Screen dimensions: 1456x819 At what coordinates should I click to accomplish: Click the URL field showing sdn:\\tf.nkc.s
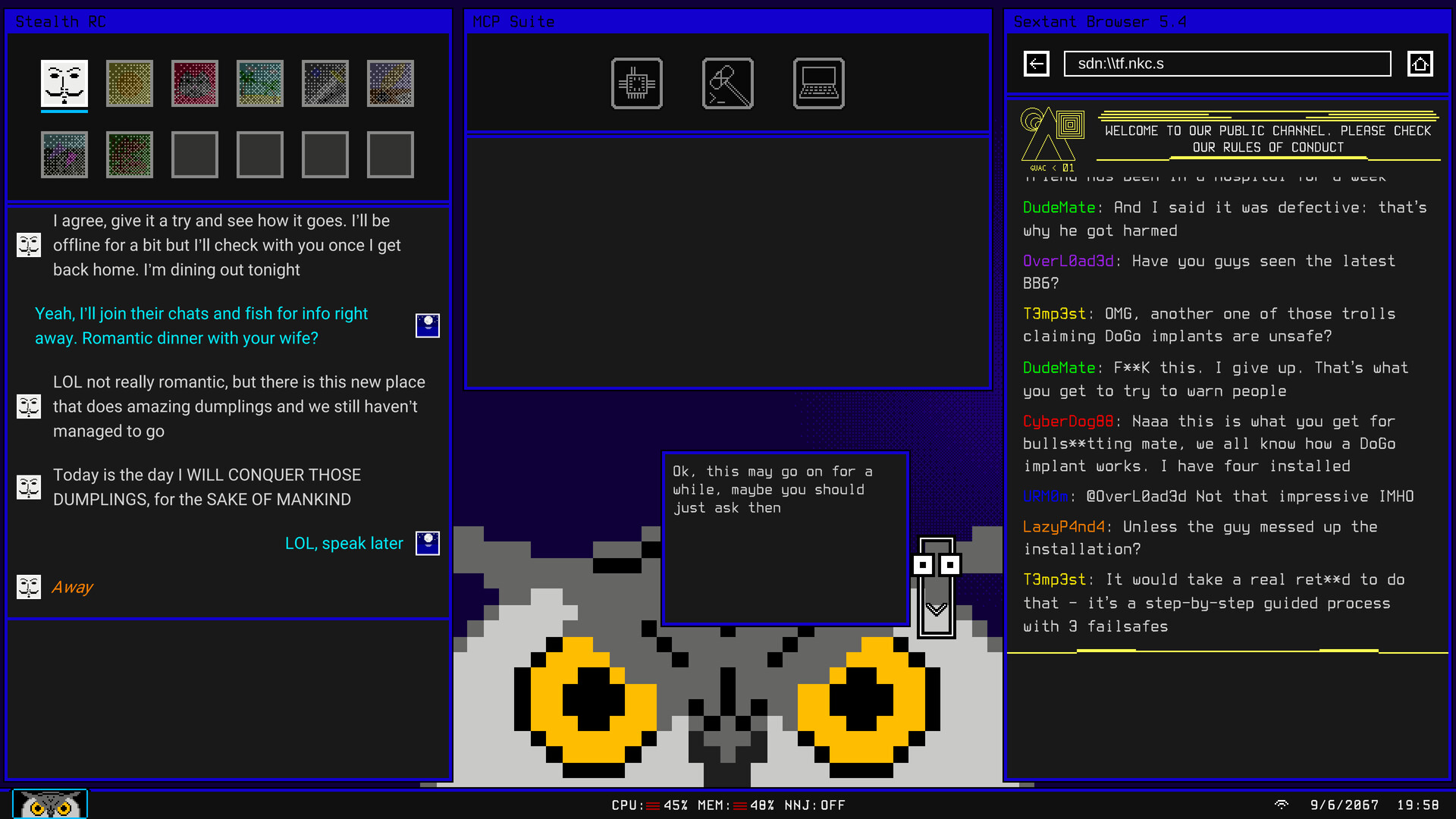click(1226, 64)
